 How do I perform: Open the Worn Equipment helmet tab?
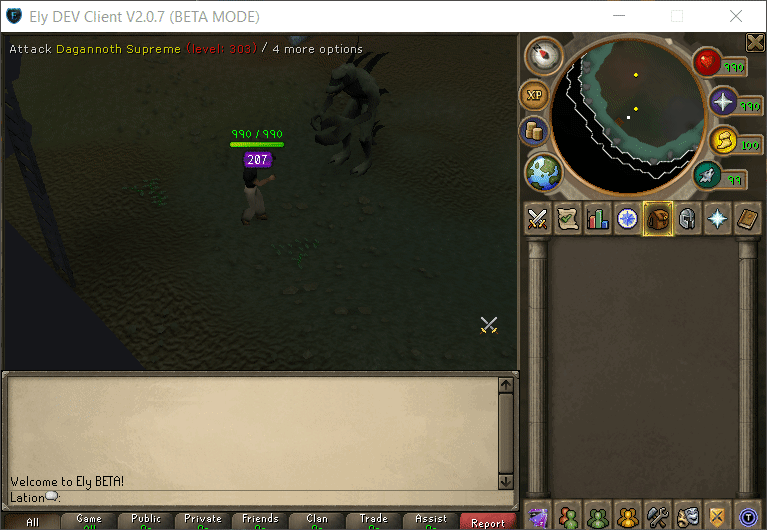pos(687,218)
